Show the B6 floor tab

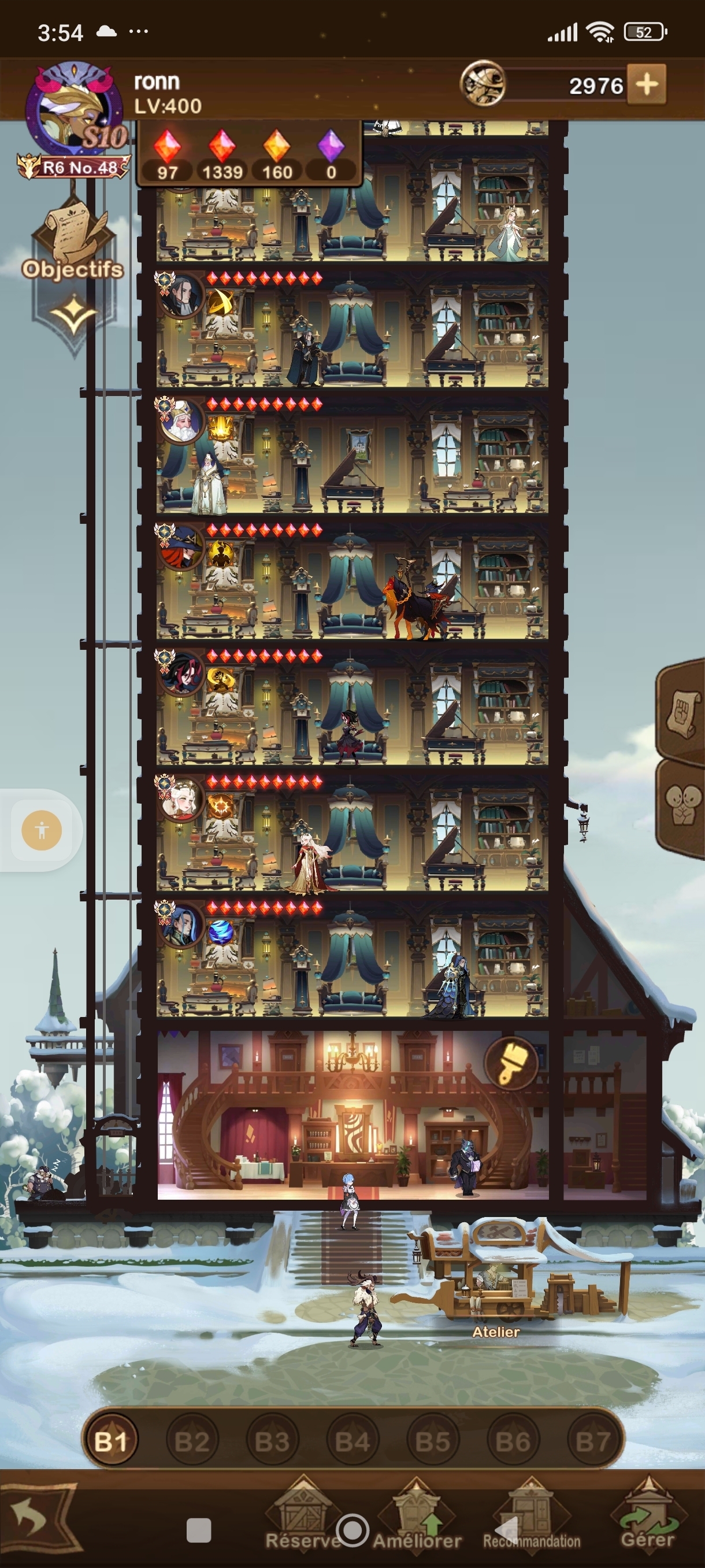click(x=513, y=1441)
